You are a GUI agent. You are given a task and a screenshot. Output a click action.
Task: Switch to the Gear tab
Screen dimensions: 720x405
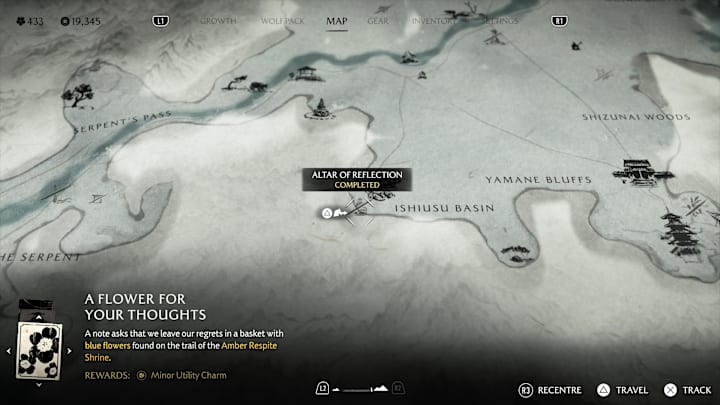pos(378,20)
